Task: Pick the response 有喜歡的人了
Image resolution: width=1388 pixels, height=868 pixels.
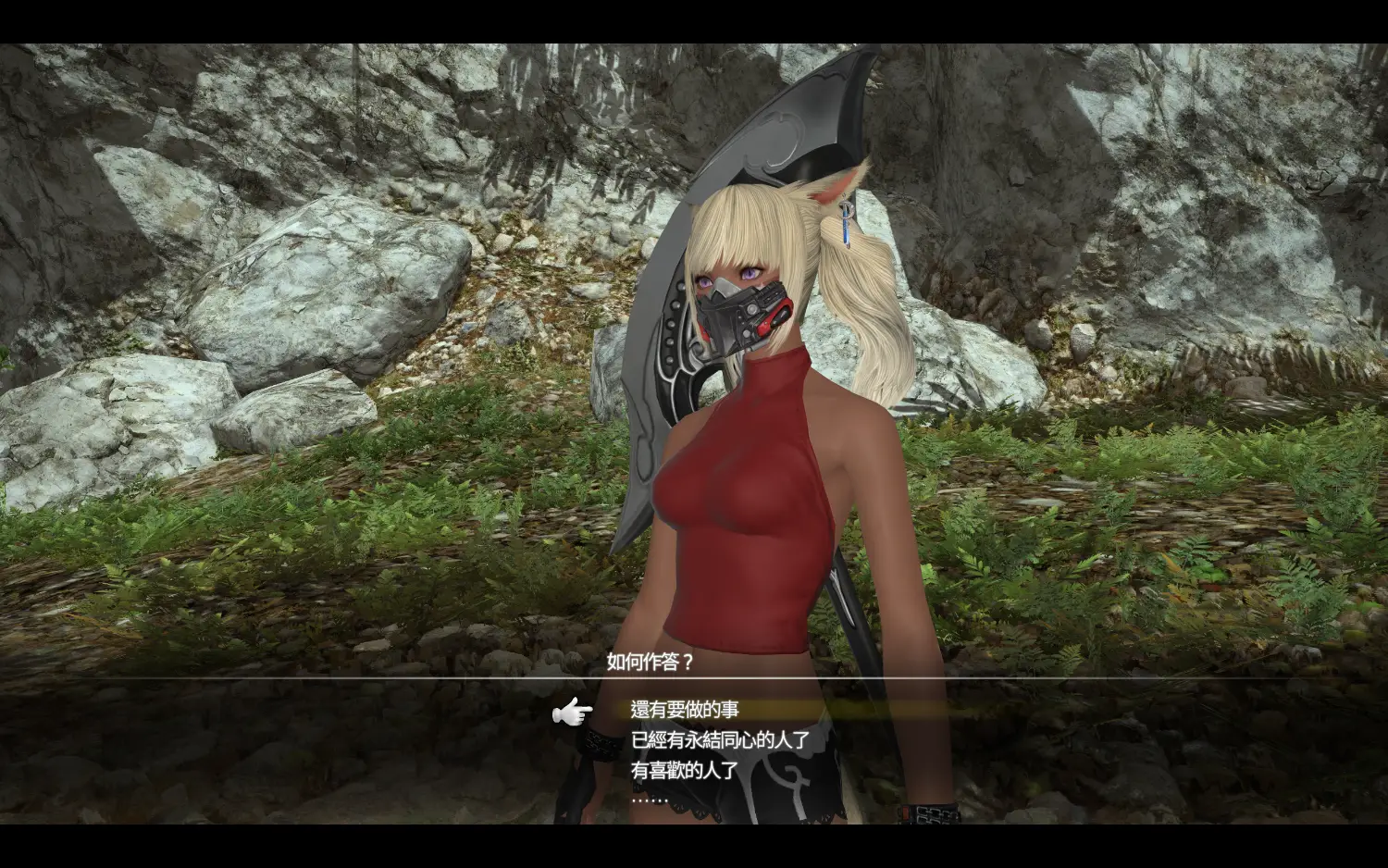Action: pos(685,769)
